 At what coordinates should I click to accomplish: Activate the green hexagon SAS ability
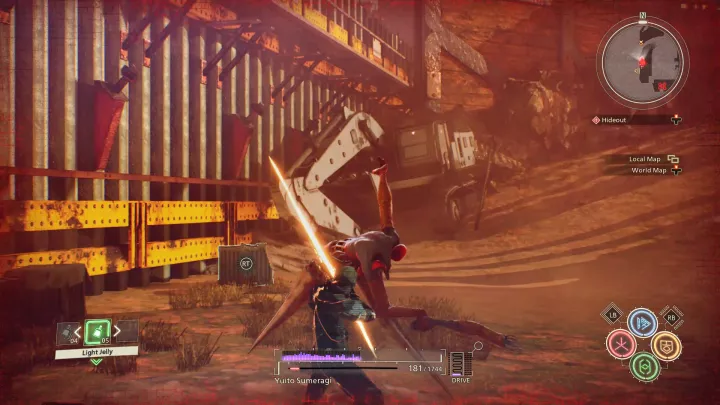point(643,365)
